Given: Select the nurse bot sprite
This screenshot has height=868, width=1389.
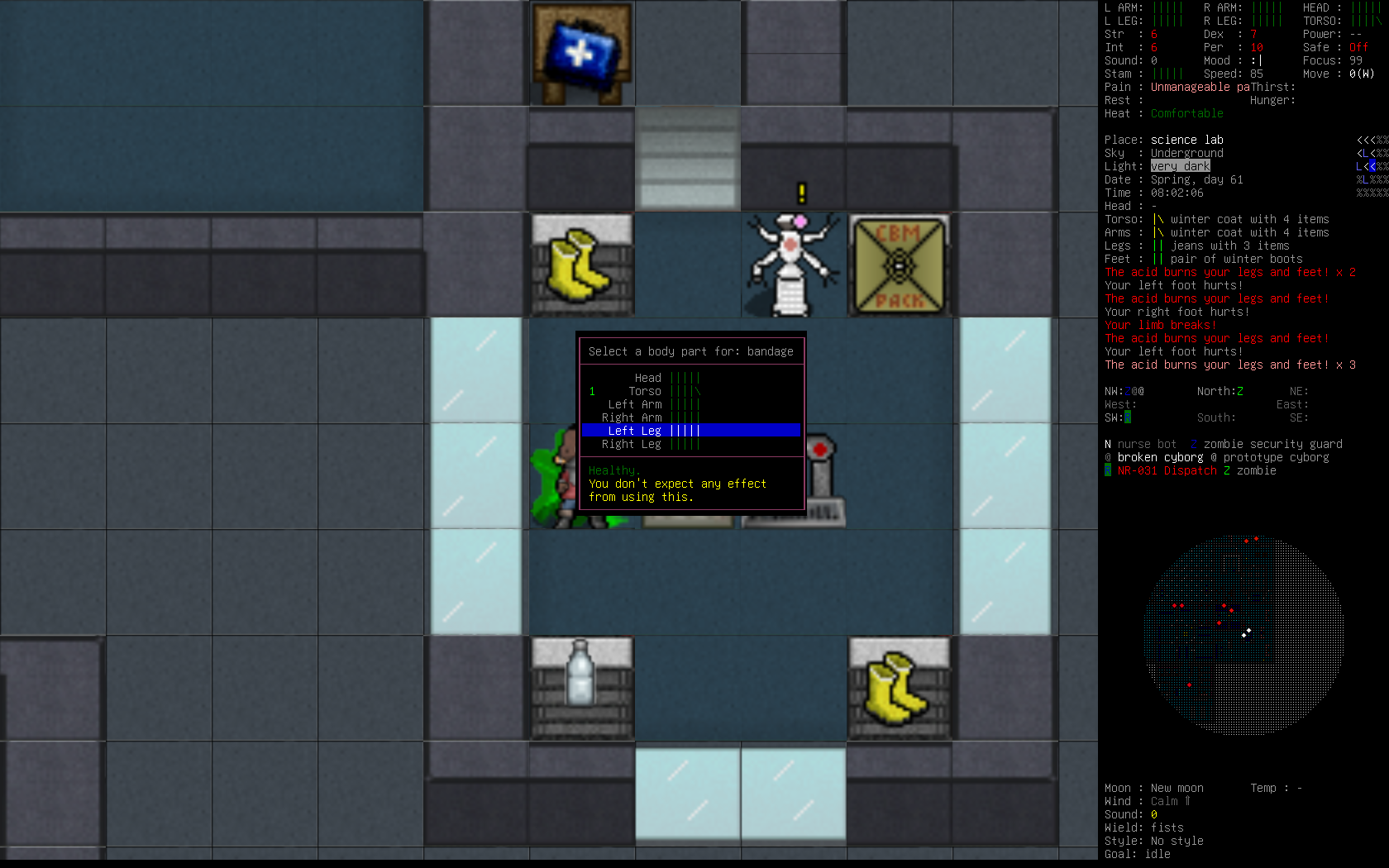Looking at the screenshot, I should click(x=792, y=260).
